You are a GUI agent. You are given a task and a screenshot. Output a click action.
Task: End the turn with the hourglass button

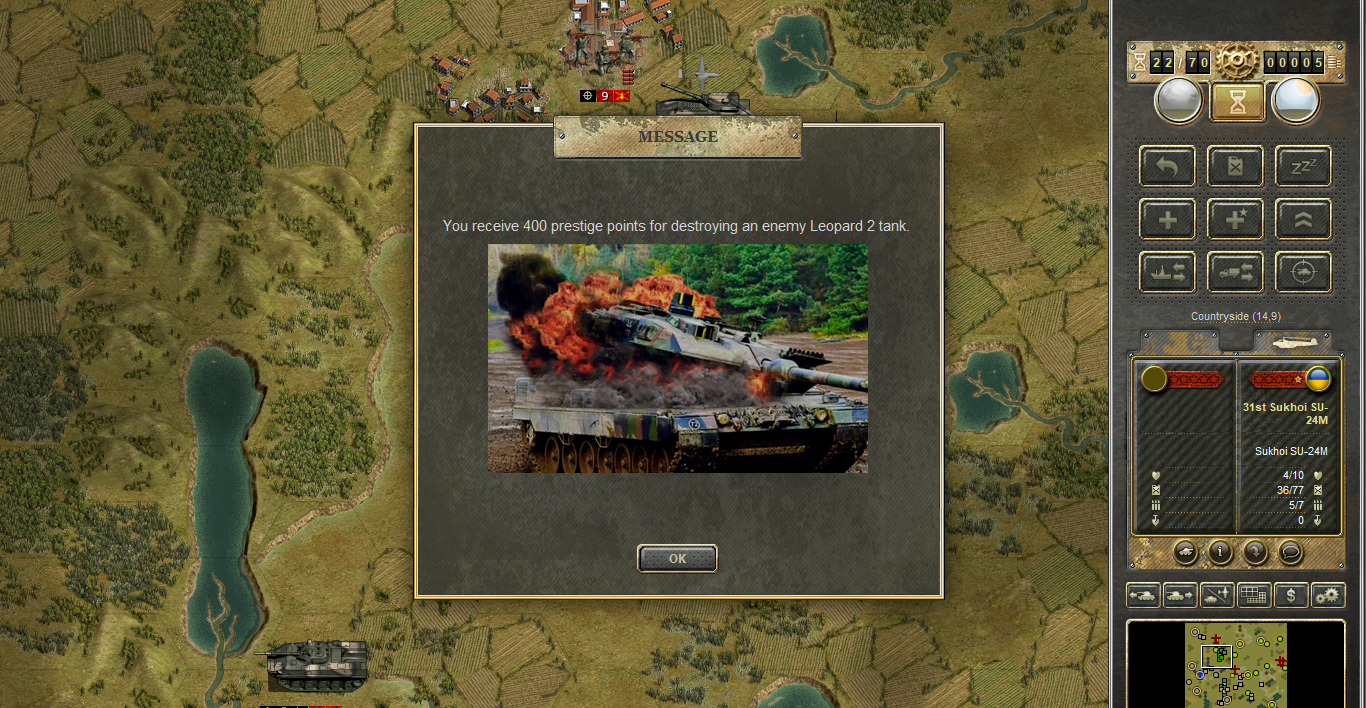click(x=1237, y=101)
